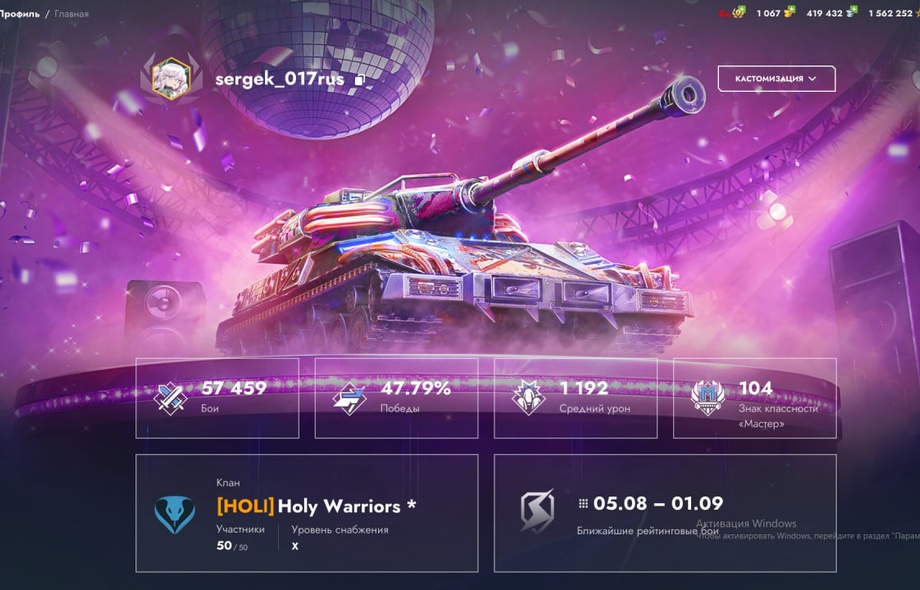Click the 1 562 252 currency balance
Screen dimensions: 920x590
tap(892, 13)
